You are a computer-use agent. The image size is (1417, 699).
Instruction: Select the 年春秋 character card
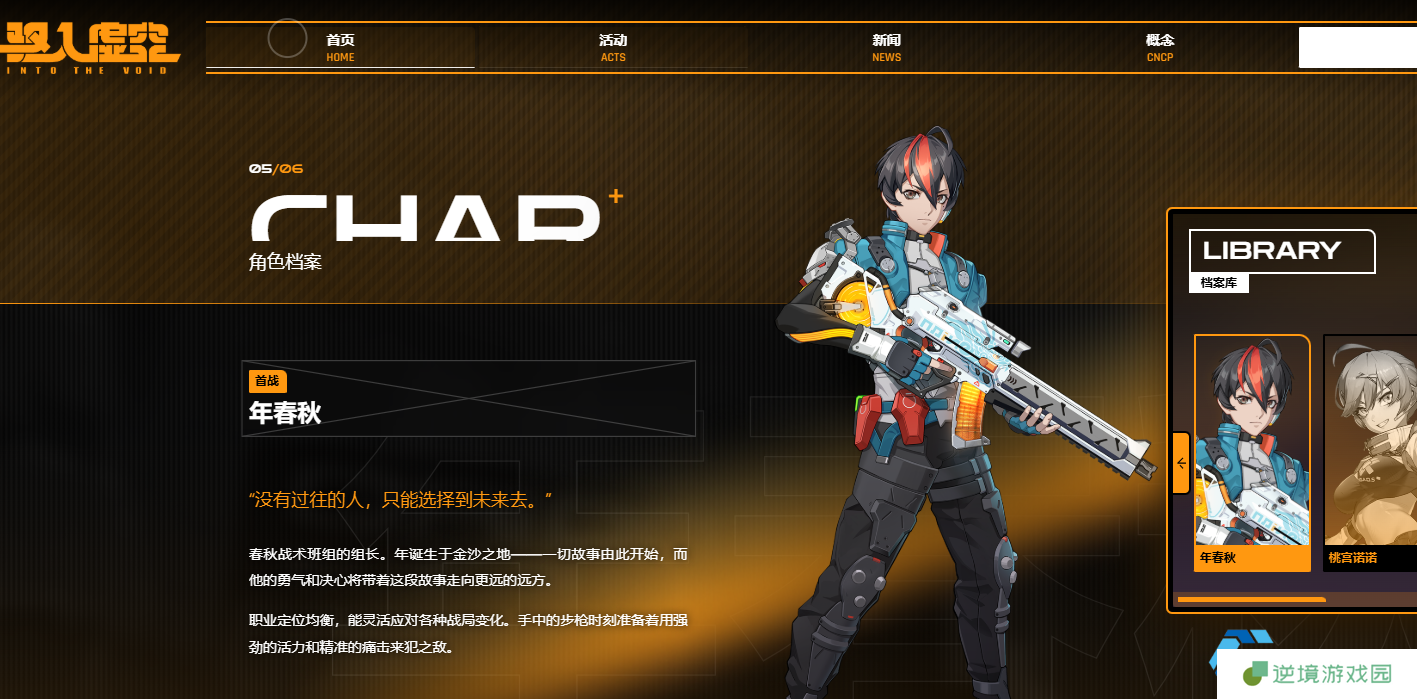[x=1252, y=452]
